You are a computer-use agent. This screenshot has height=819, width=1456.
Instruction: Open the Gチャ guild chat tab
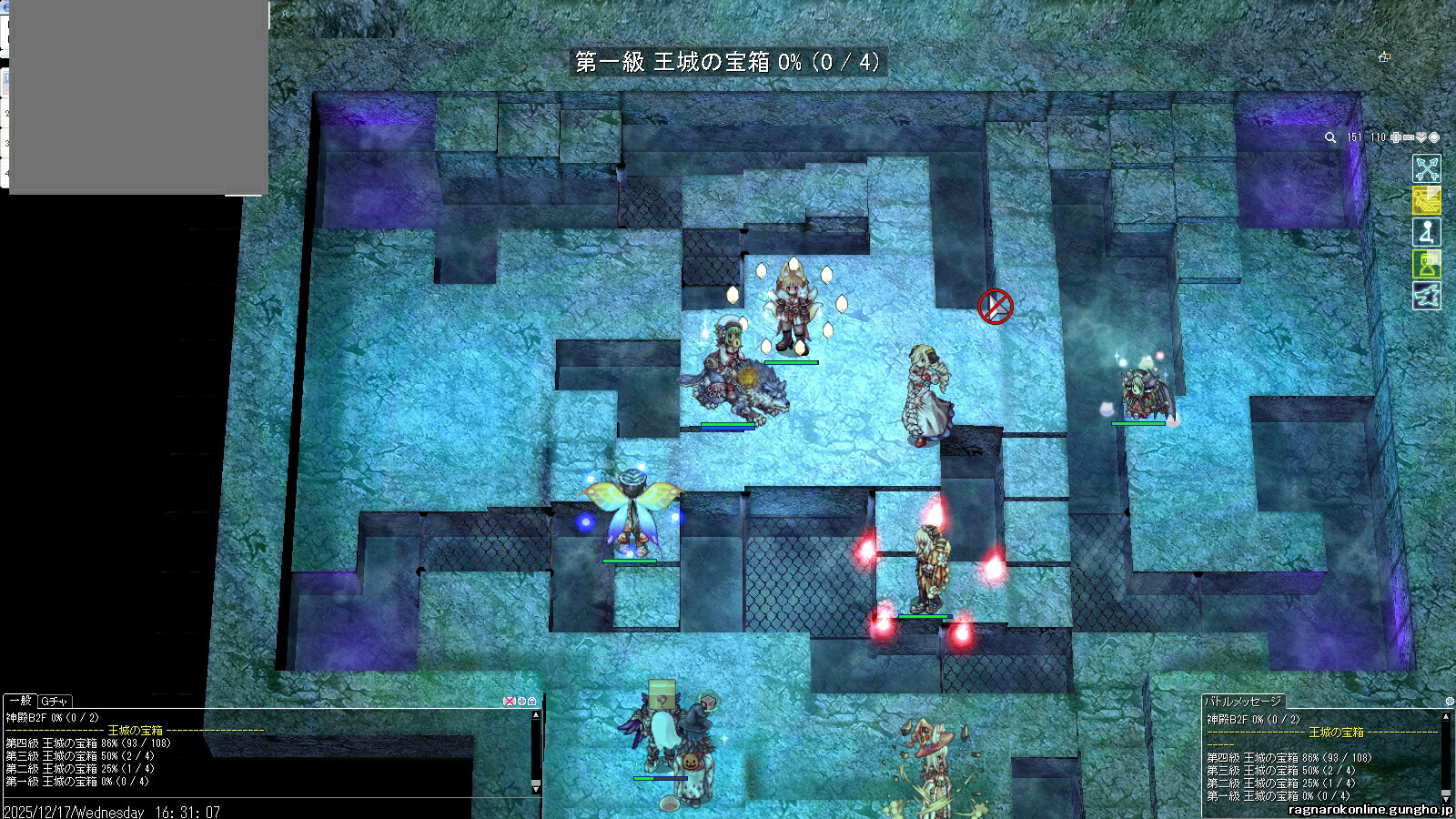pyautogui.click(x=55, y=701)
